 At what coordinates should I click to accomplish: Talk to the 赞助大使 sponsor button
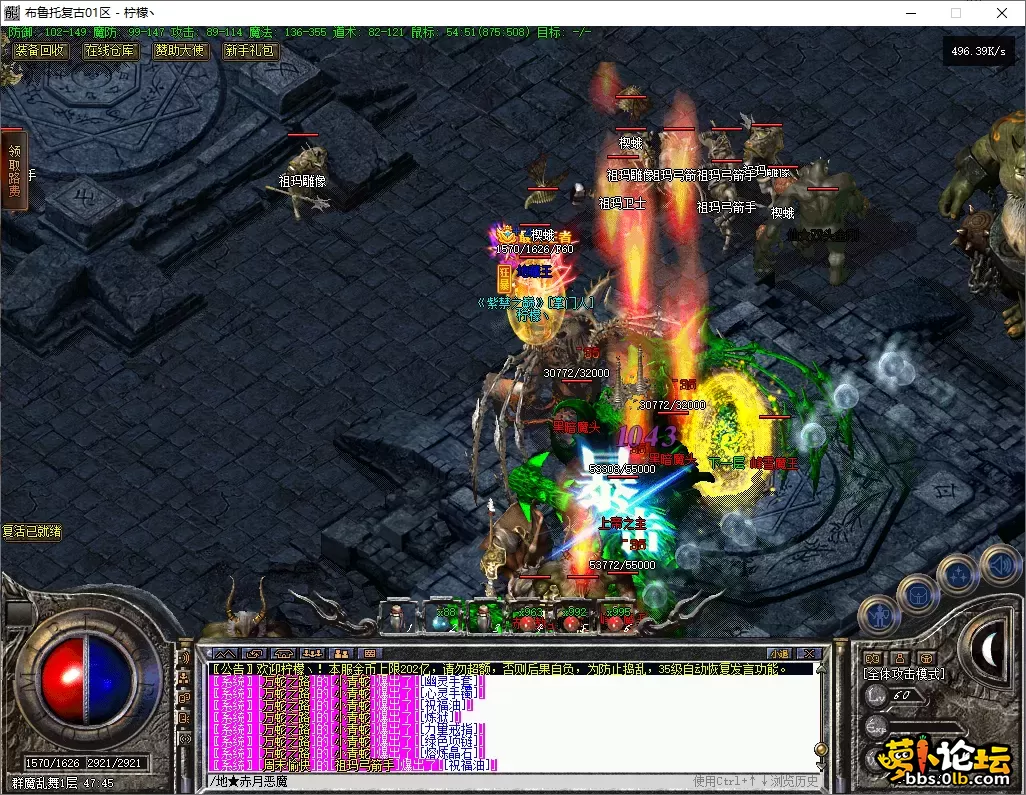[x=180, y=51]
